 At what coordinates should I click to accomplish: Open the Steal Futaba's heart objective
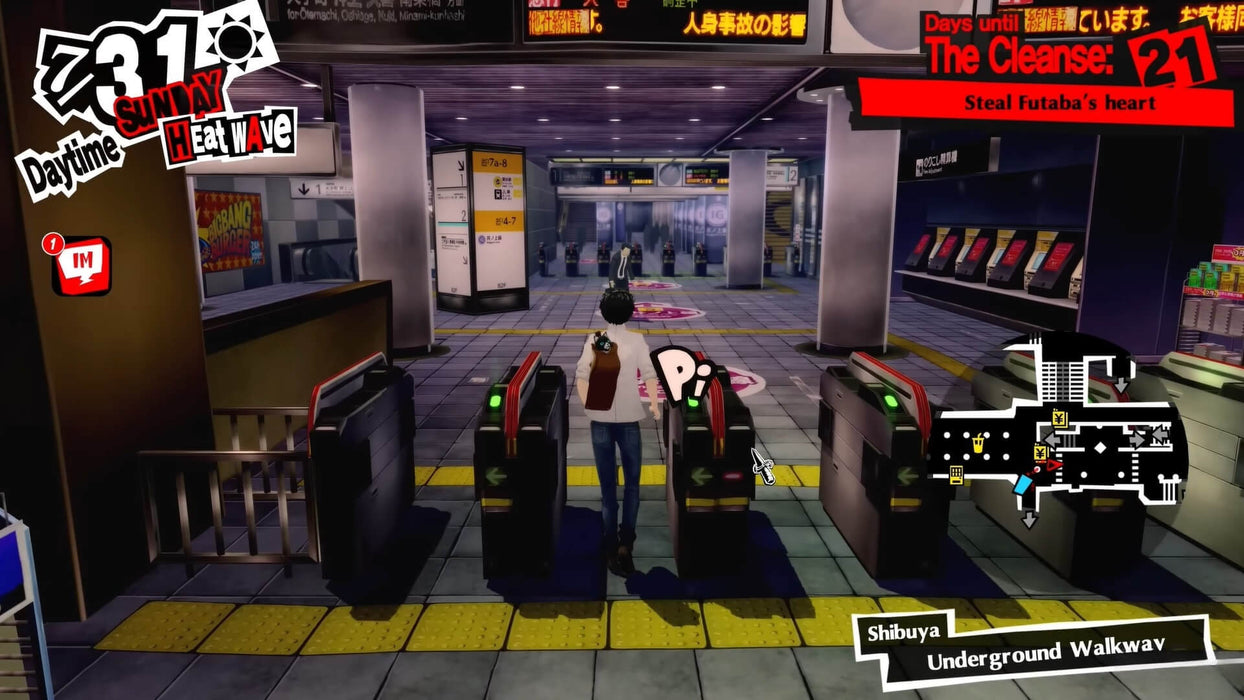pyautogui.click(x=1059, y=103)
